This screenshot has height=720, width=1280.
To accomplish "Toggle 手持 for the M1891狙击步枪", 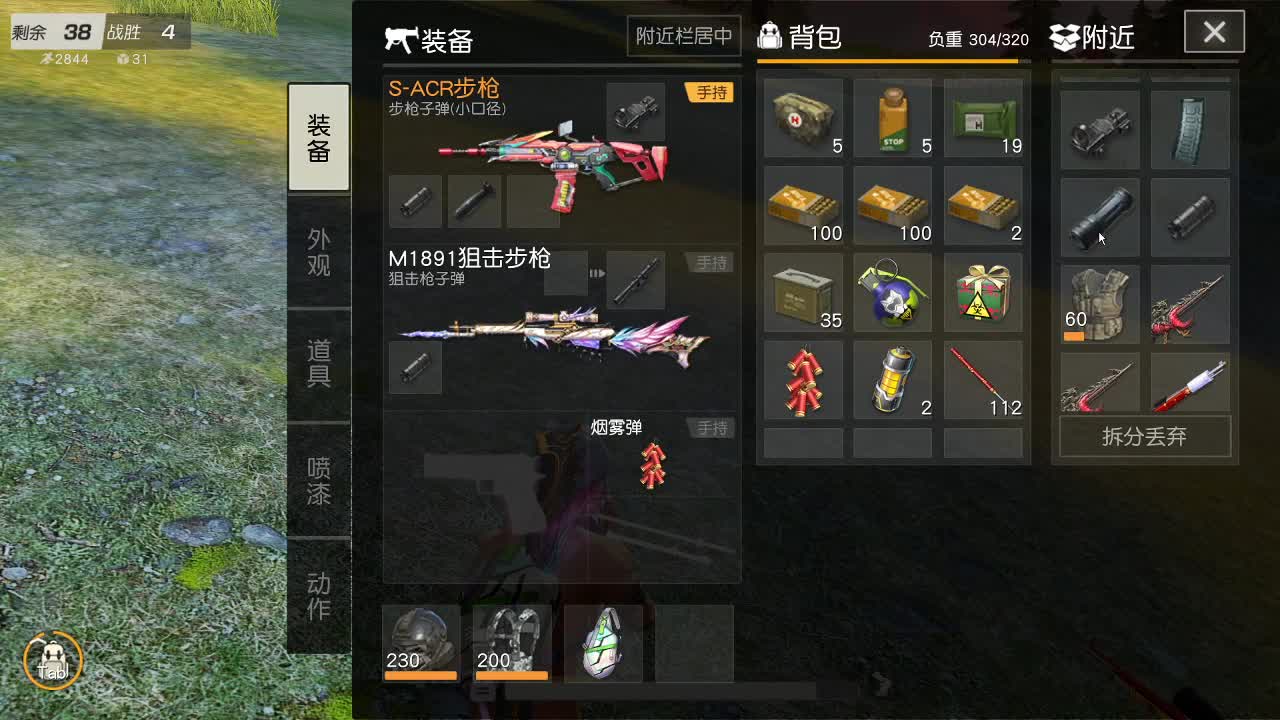I will [710, 262].
